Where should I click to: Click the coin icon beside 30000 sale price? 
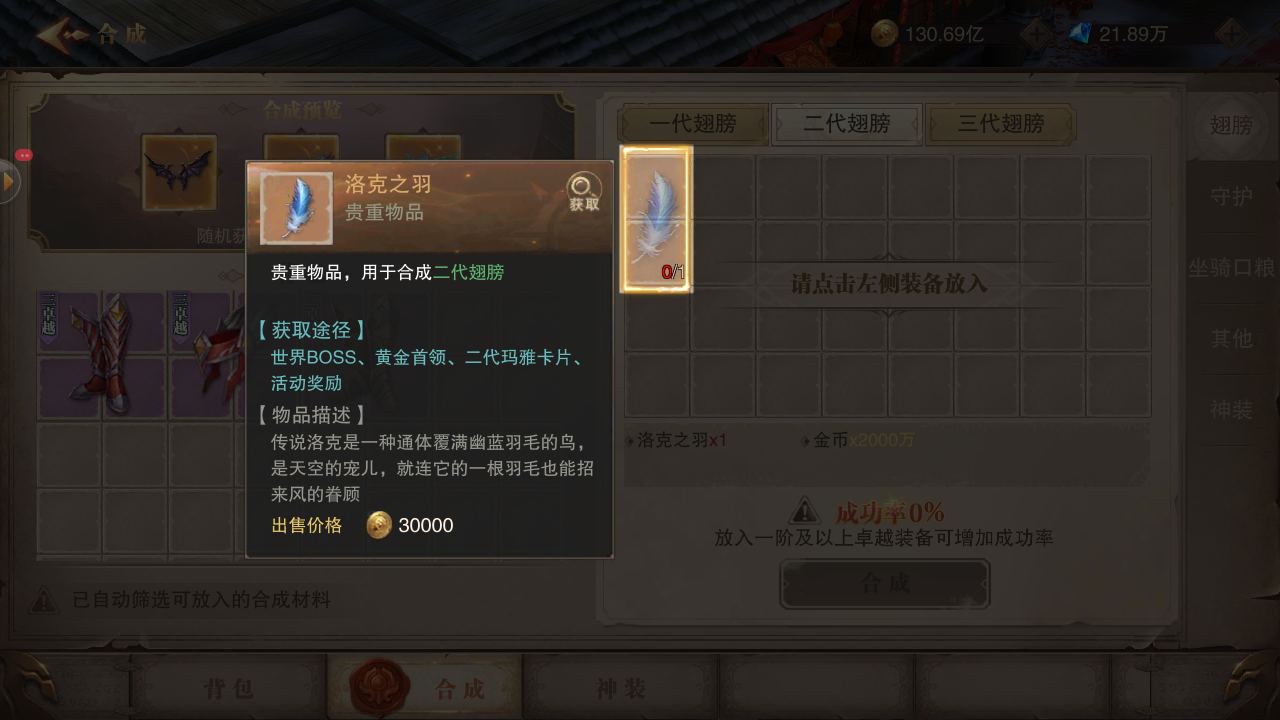point(378,525)
